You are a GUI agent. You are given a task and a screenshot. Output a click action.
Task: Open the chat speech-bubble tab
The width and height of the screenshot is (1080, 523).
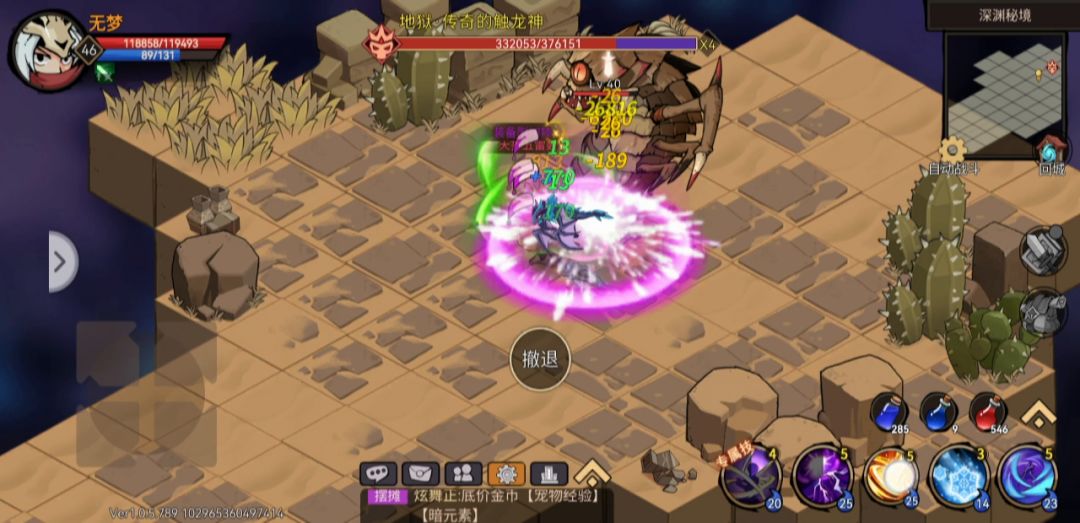tap(379, 473)
